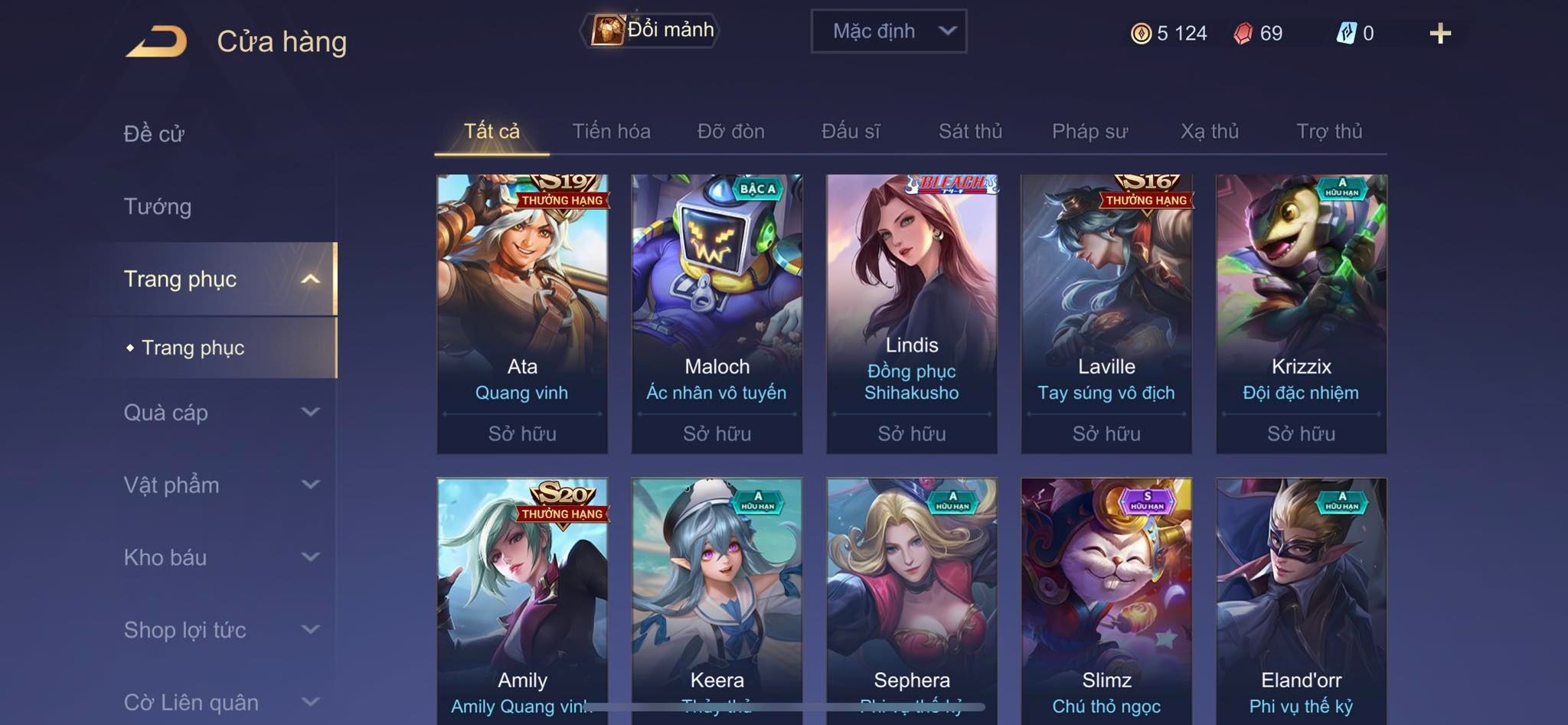The height and width of the screenshot is (725, 1568).
Task: Switch to the Đỡ đòn tab
Action: click(730, 132)
